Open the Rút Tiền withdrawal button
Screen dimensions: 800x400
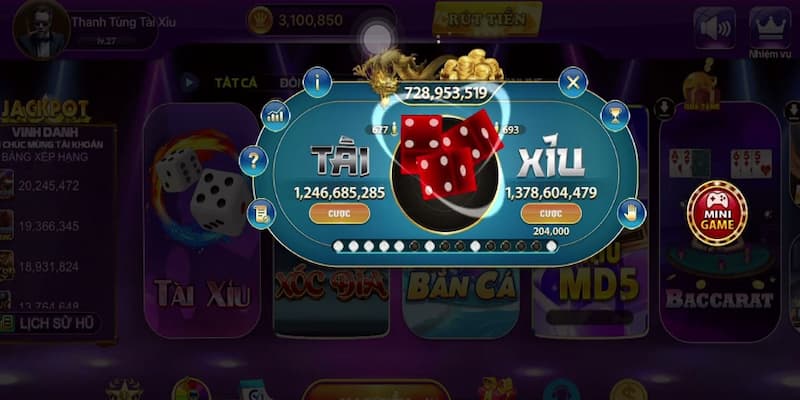point(487,18)
